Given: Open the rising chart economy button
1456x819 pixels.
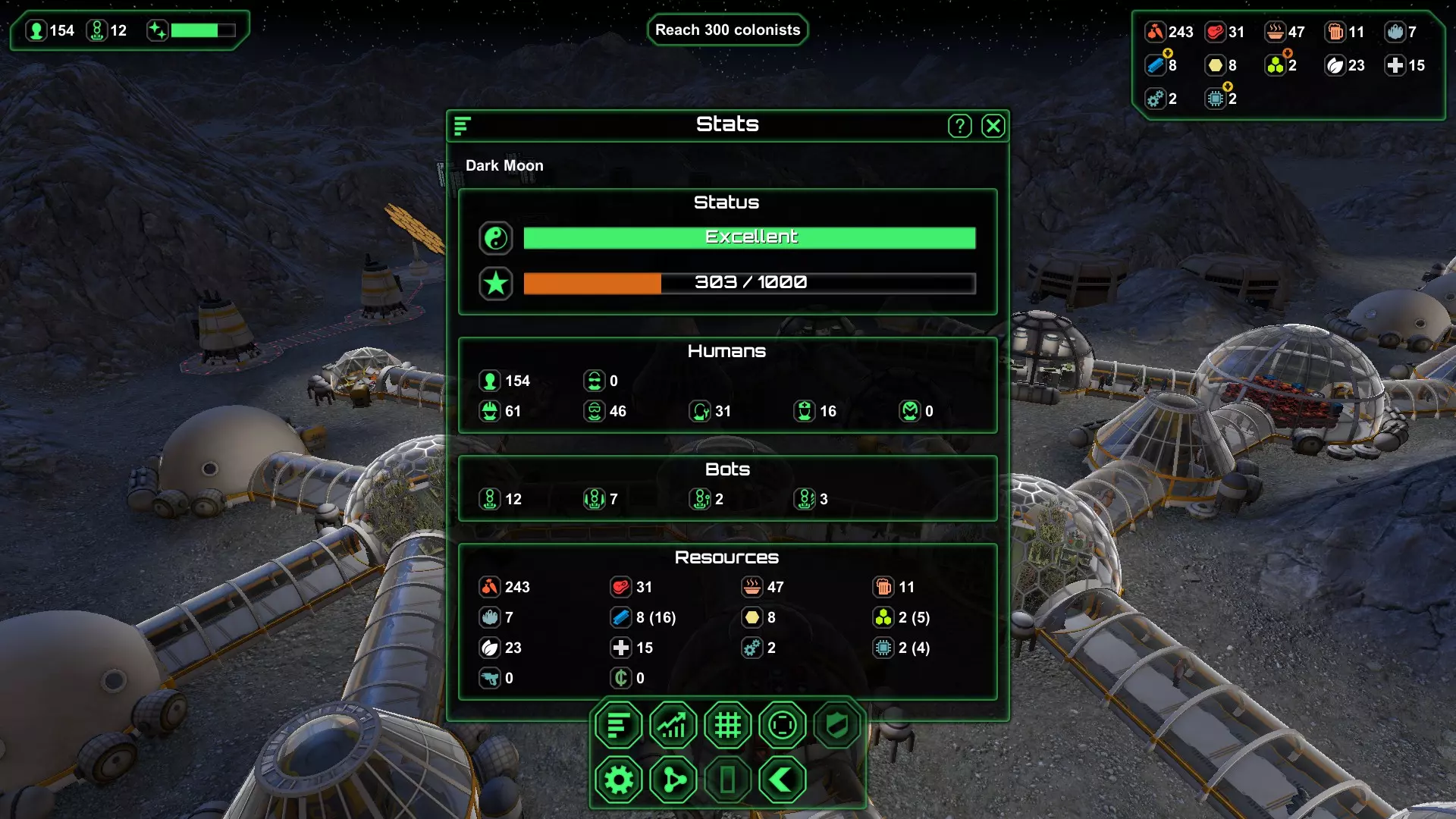Looking at the screenshot, I should [x=673, y=726].
